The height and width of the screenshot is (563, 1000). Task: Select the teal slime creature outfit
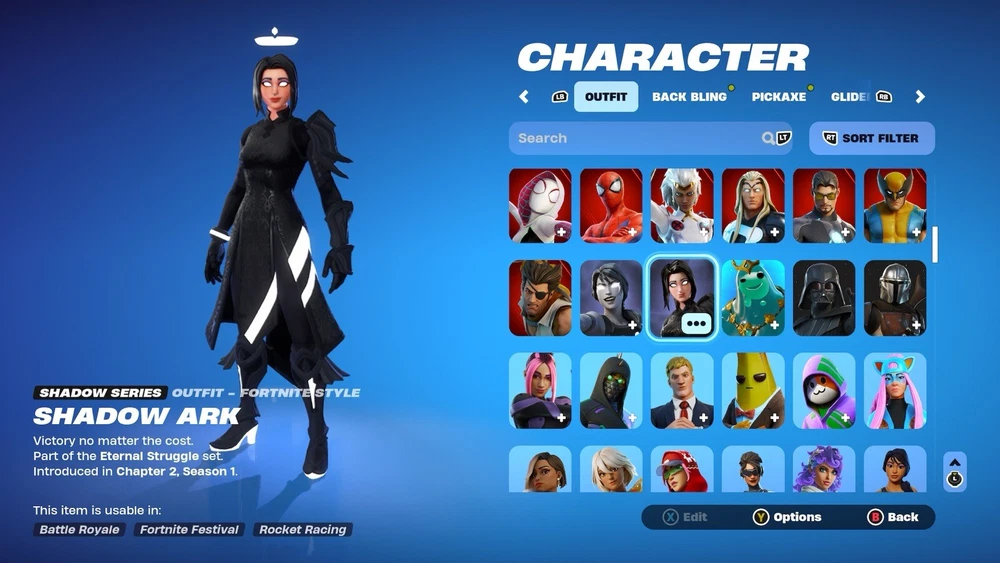(753, 298)
